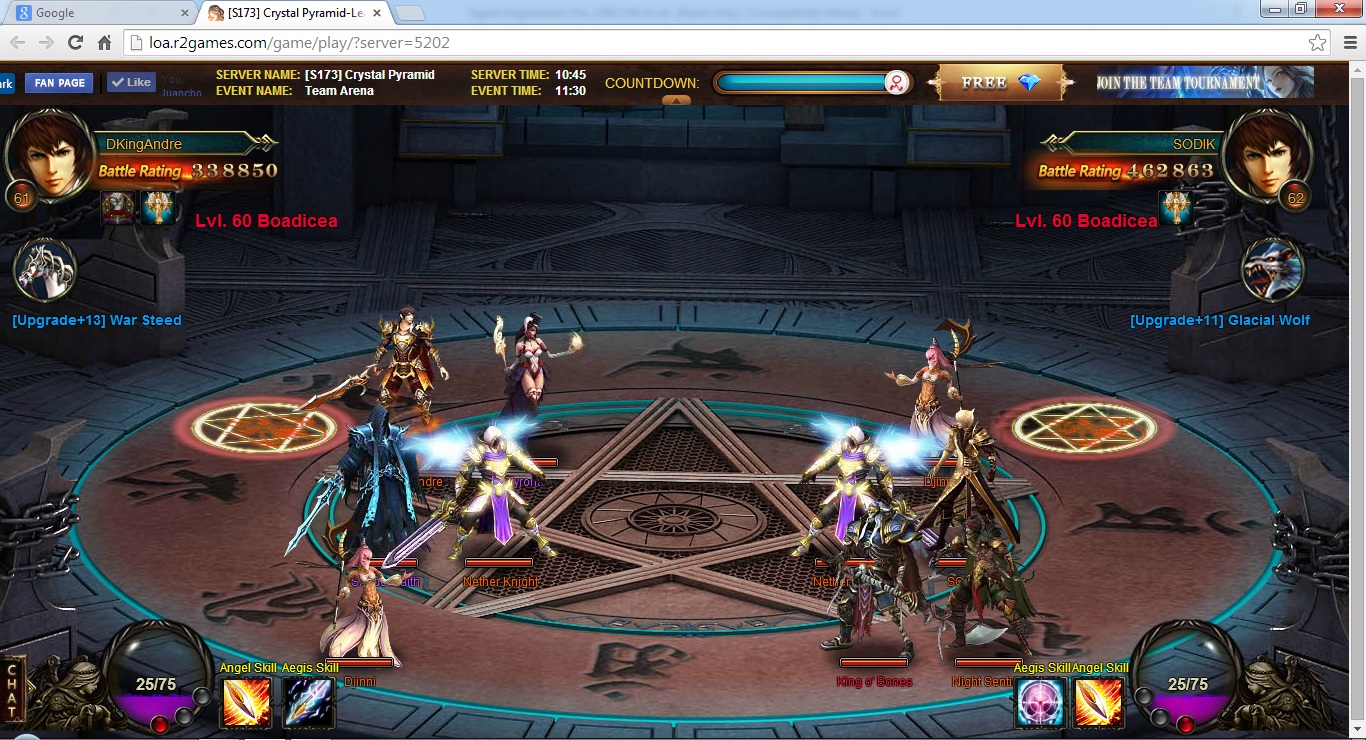Open the Fan Page button

tap(59, 83)
